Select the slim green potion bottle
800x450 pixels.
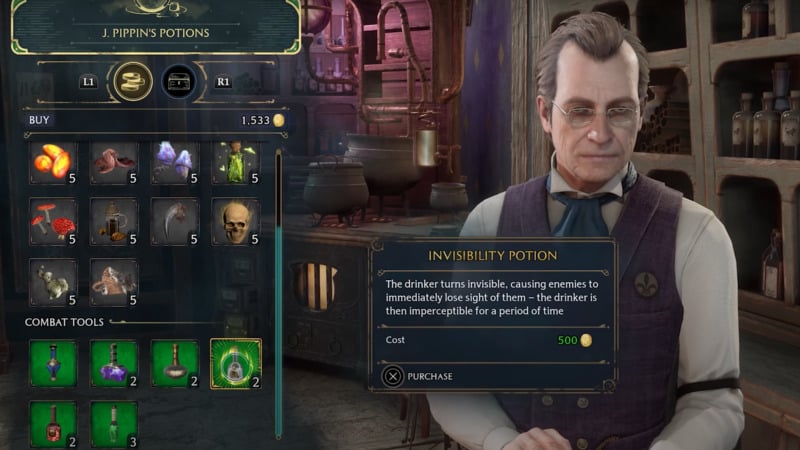(114, 423)
